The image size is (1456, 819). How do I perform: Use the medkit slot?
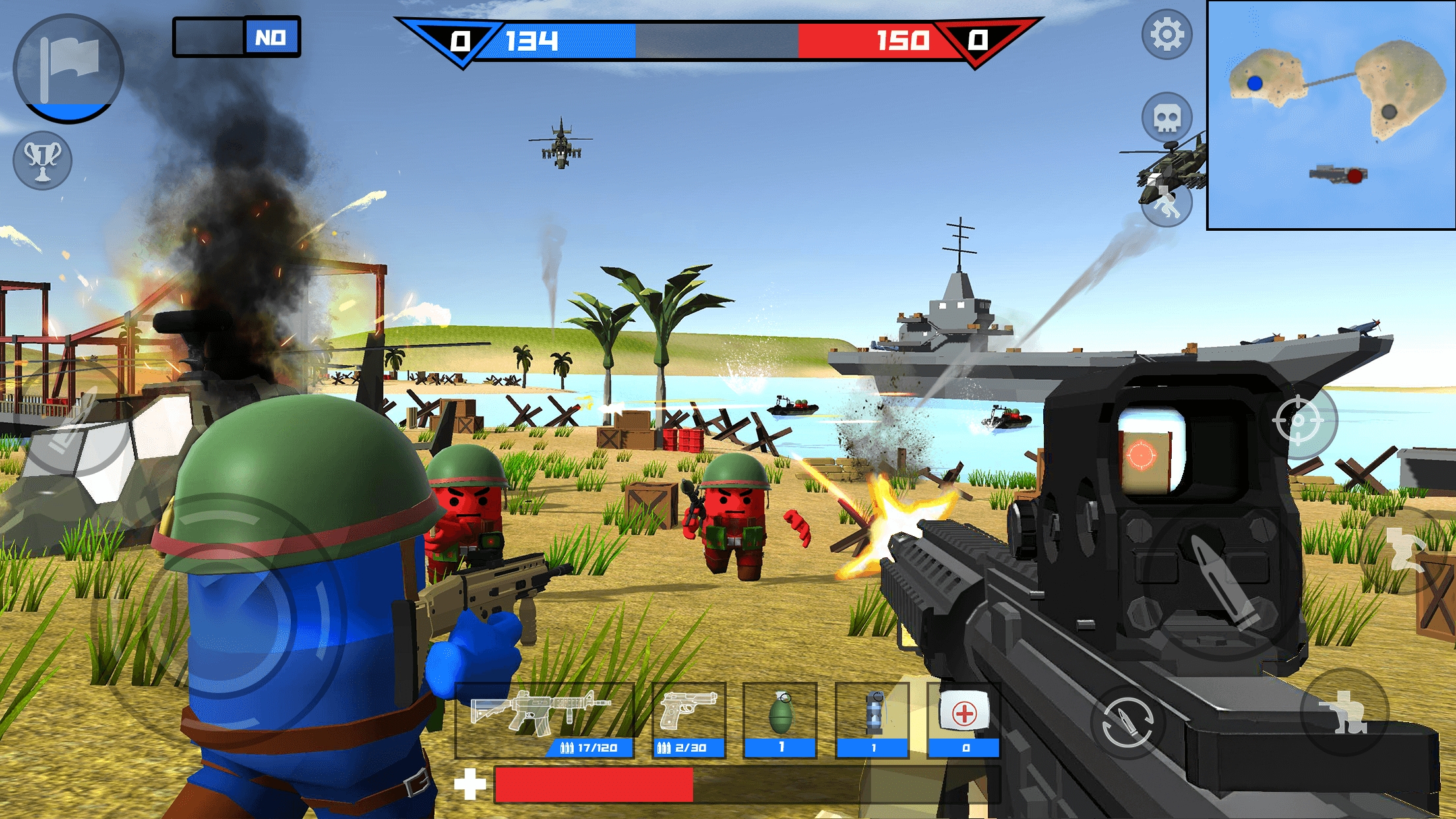[964, 720]
